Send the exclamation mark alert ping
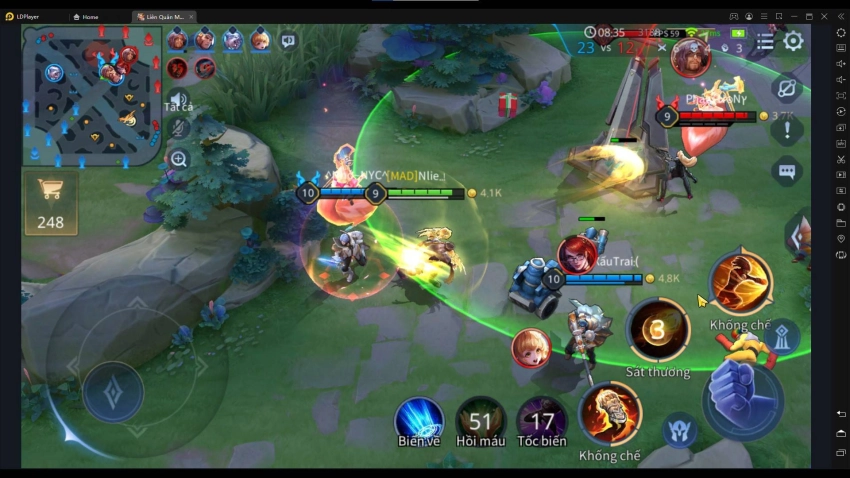The width and height of the screenshot is (850, 478). pos(787,130)
